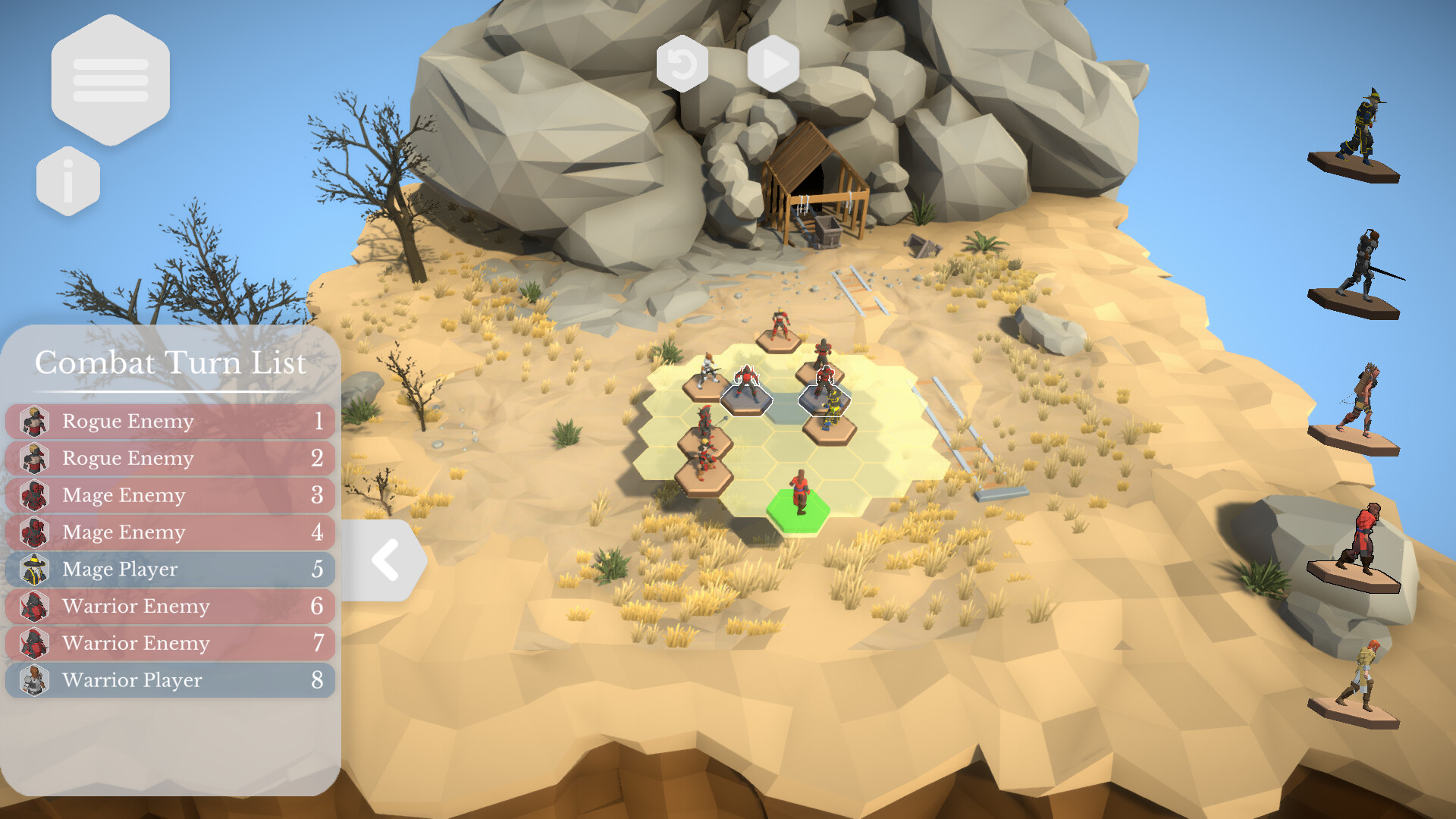Click the undo turn arrow icon
Viewport: 1456px width, 819px height.
pyautogui.click(x=682, y=62)
